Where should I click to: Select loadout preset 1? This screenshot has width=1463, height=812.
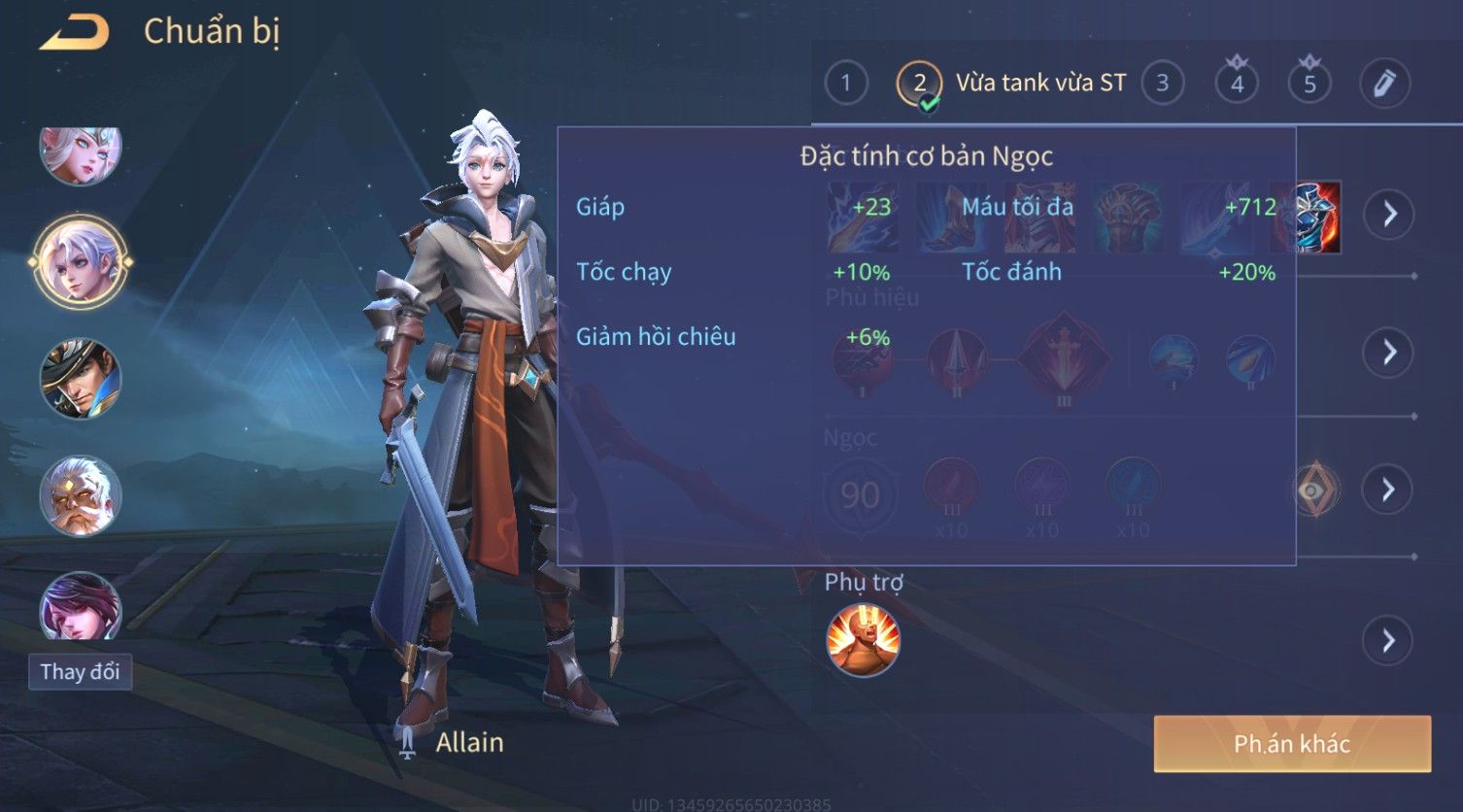[x=845, y=84]
